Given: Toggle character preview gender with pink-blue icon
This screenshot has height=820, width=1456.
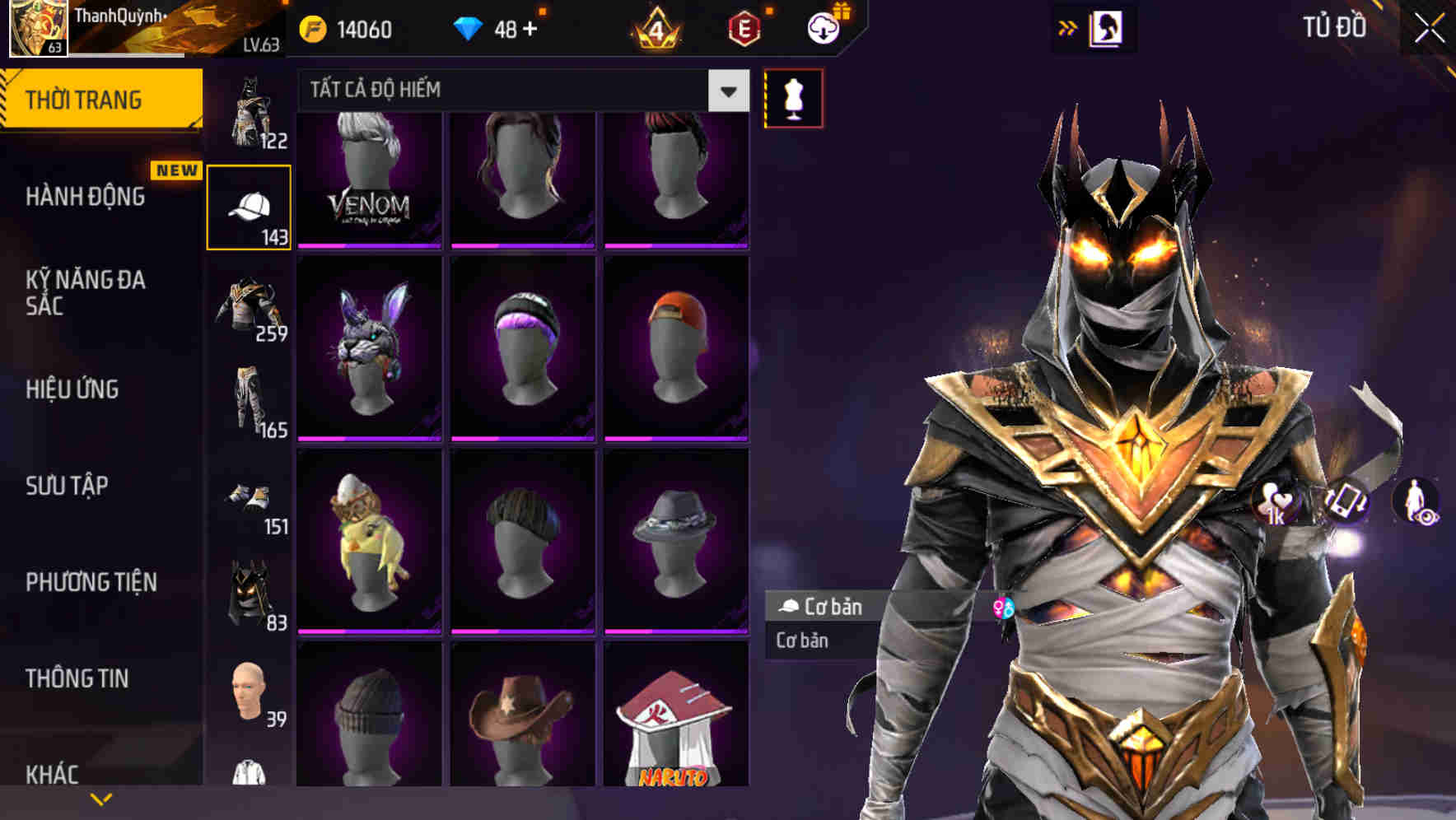Looking at the screenshot, I should click(1006, 605).
